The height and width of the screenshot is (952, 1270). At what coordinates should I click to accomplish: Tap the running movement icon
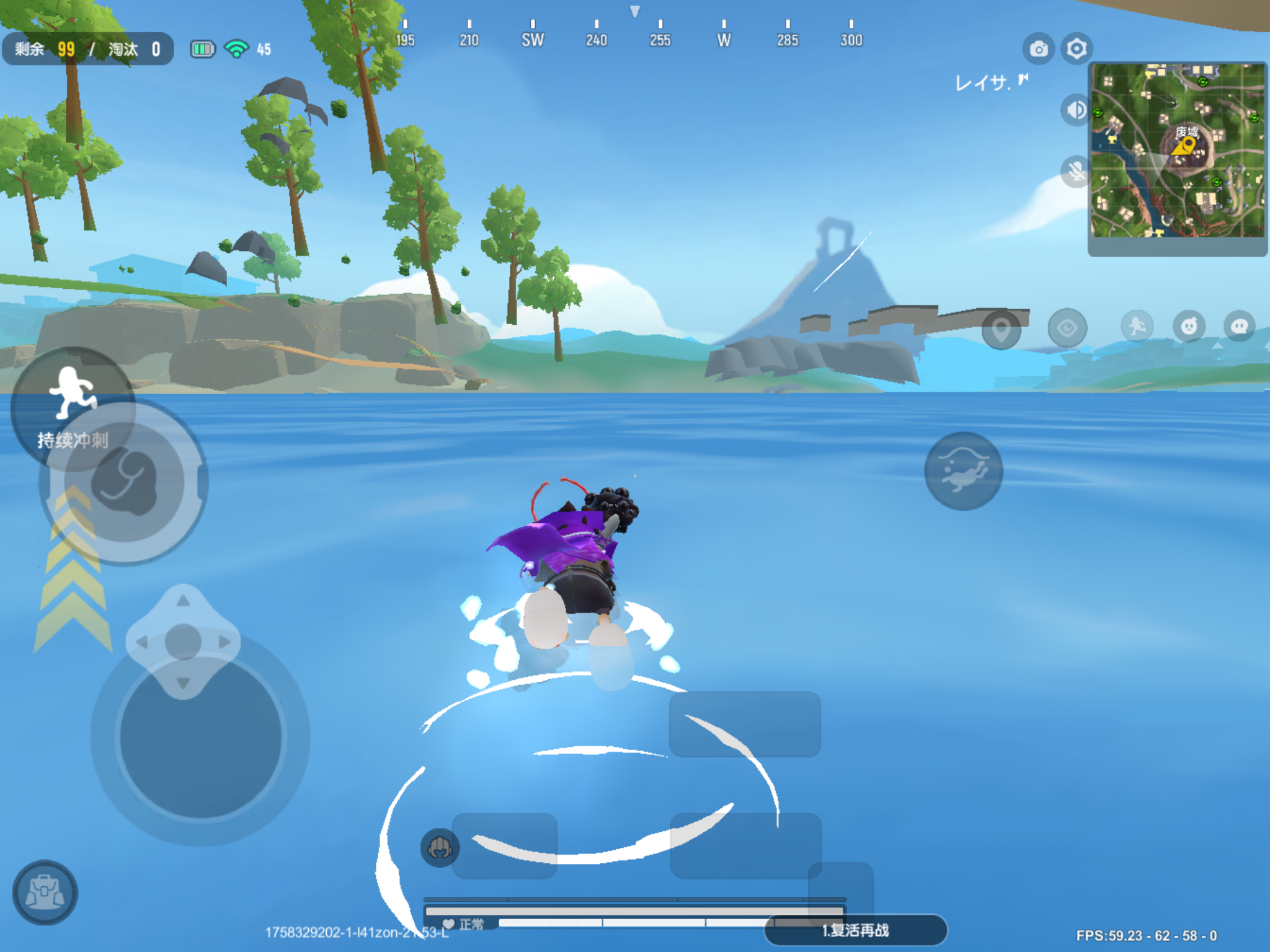click(1138, 328)
